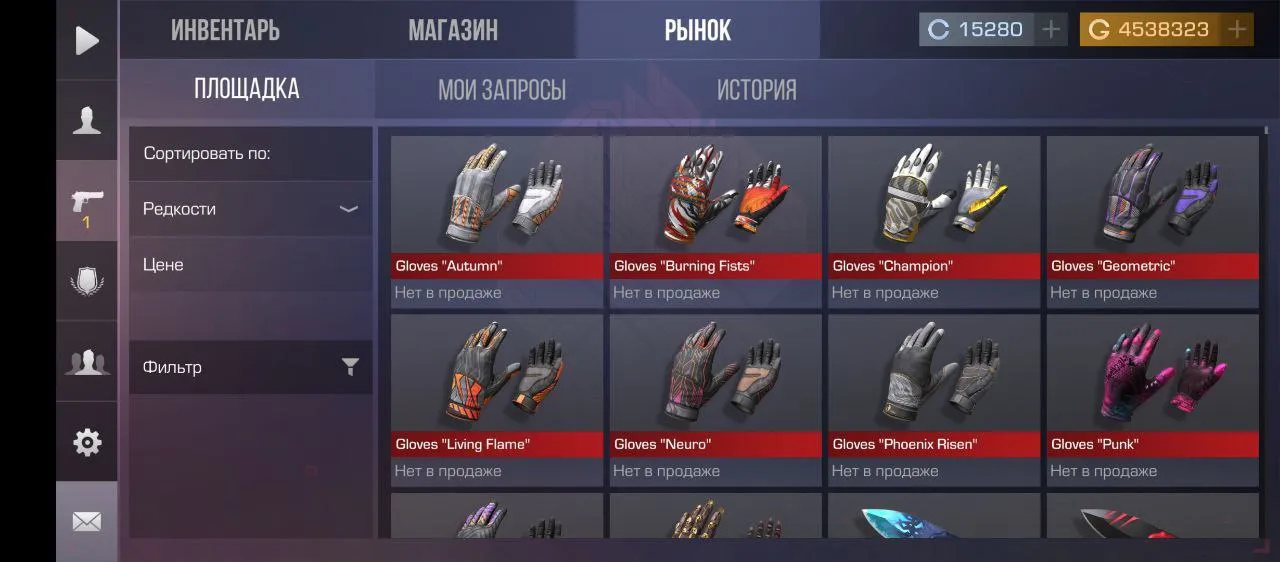View the Gloves "Phoenix Risen" listing
Viewport: 1280px width, 562px height.
point(934,399)
